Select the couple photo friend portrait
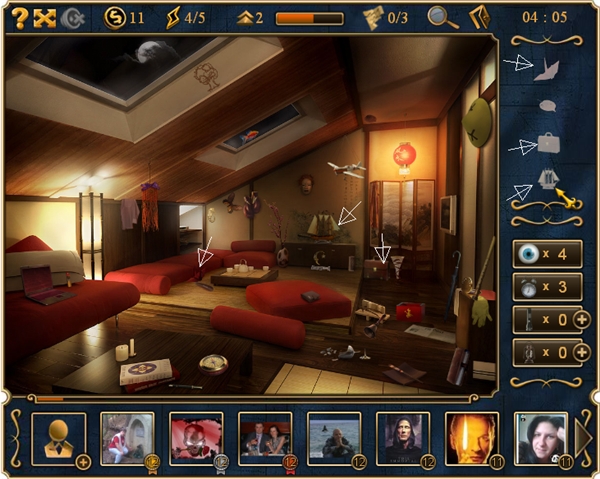Viewport: 600px width, 479px height. point(265,437)
